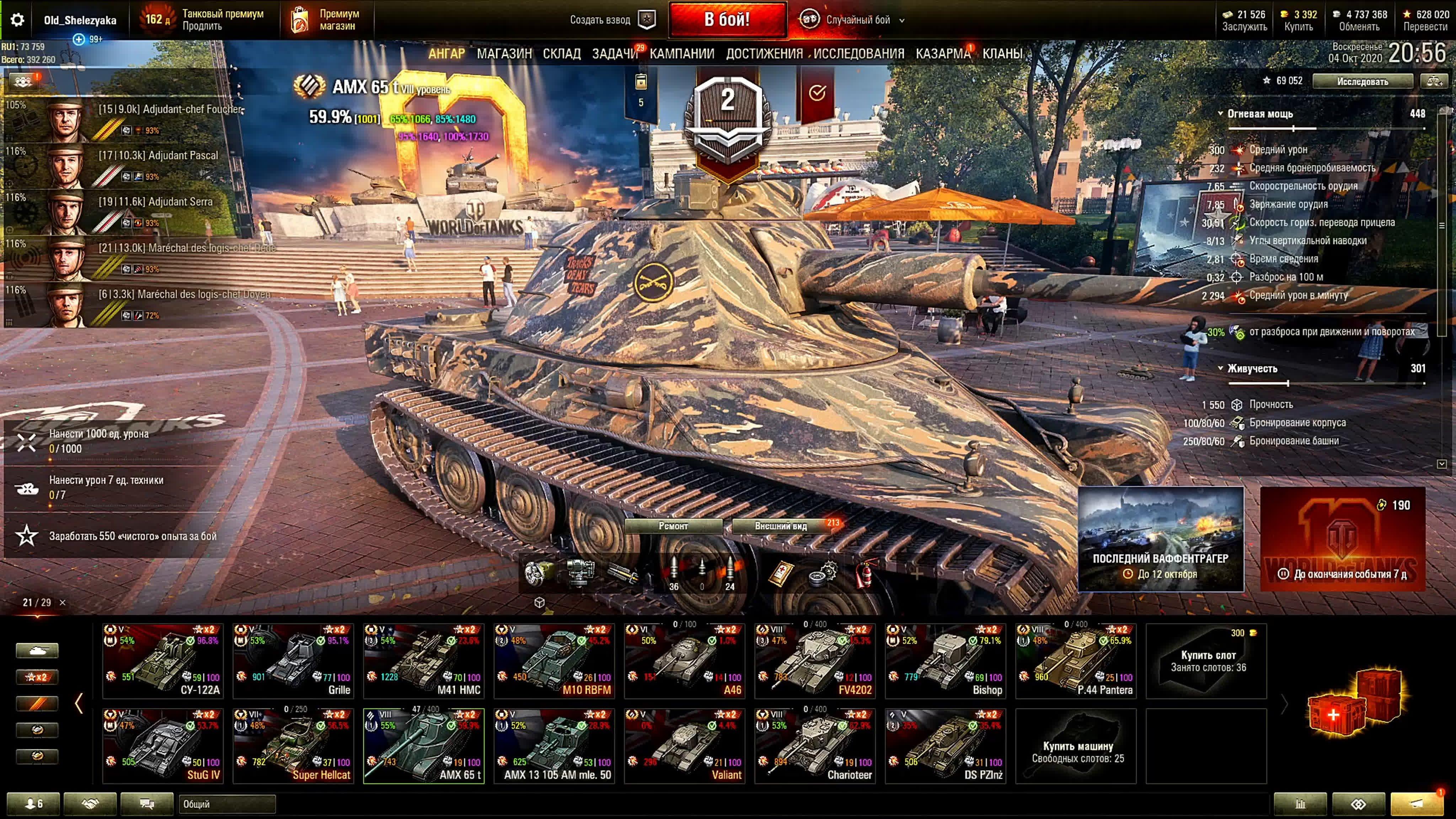Click Купить слот to buy a slot
Image resolution: width=1456 pixels, height=819 pixels.
[x=1207, y=661]
